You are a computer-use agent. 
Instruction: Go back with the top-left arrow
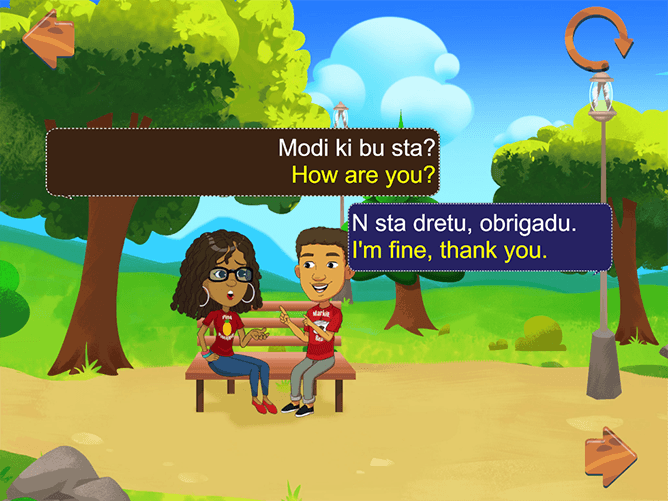47,36
